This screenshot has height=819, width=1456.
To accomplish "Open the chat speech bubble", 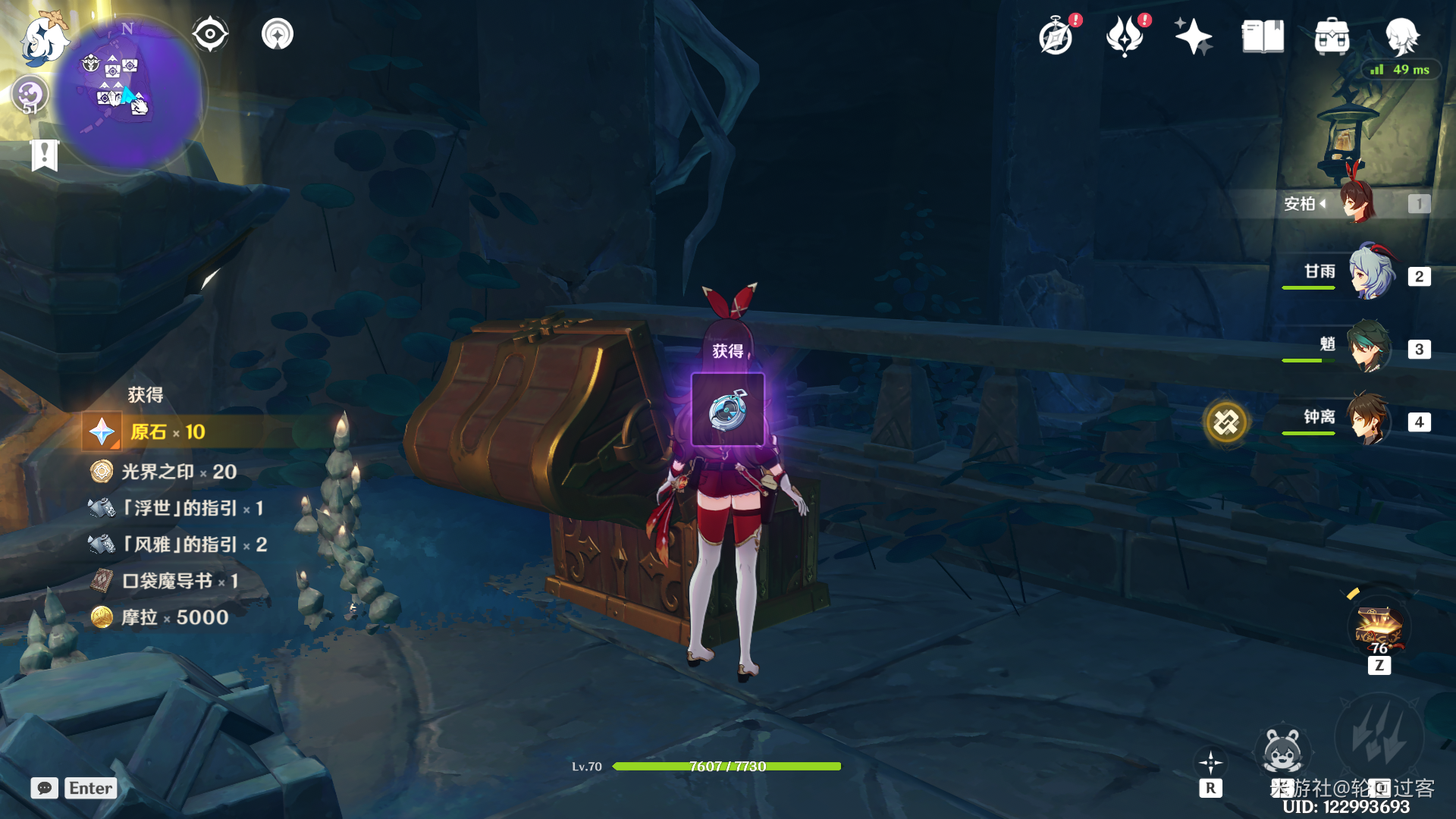I will (x=45, y=788).
